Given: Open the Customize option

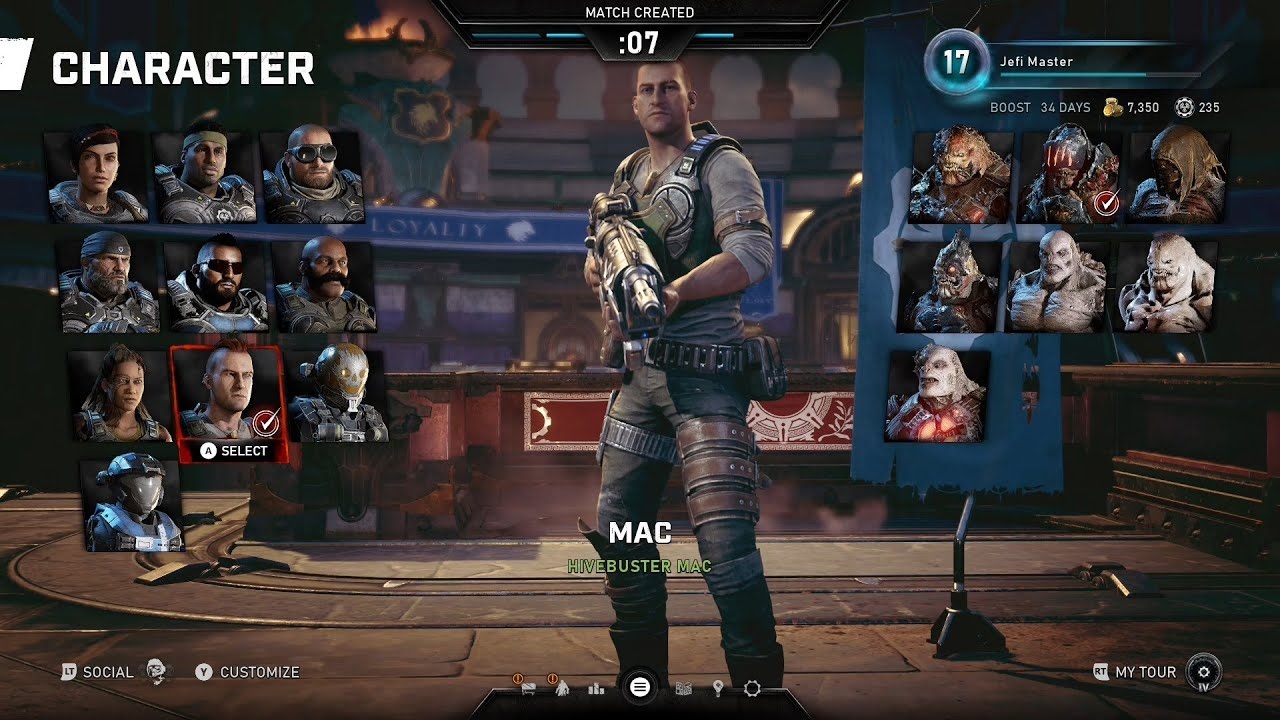Looking at the screenshot, I should tap(259, 672).
